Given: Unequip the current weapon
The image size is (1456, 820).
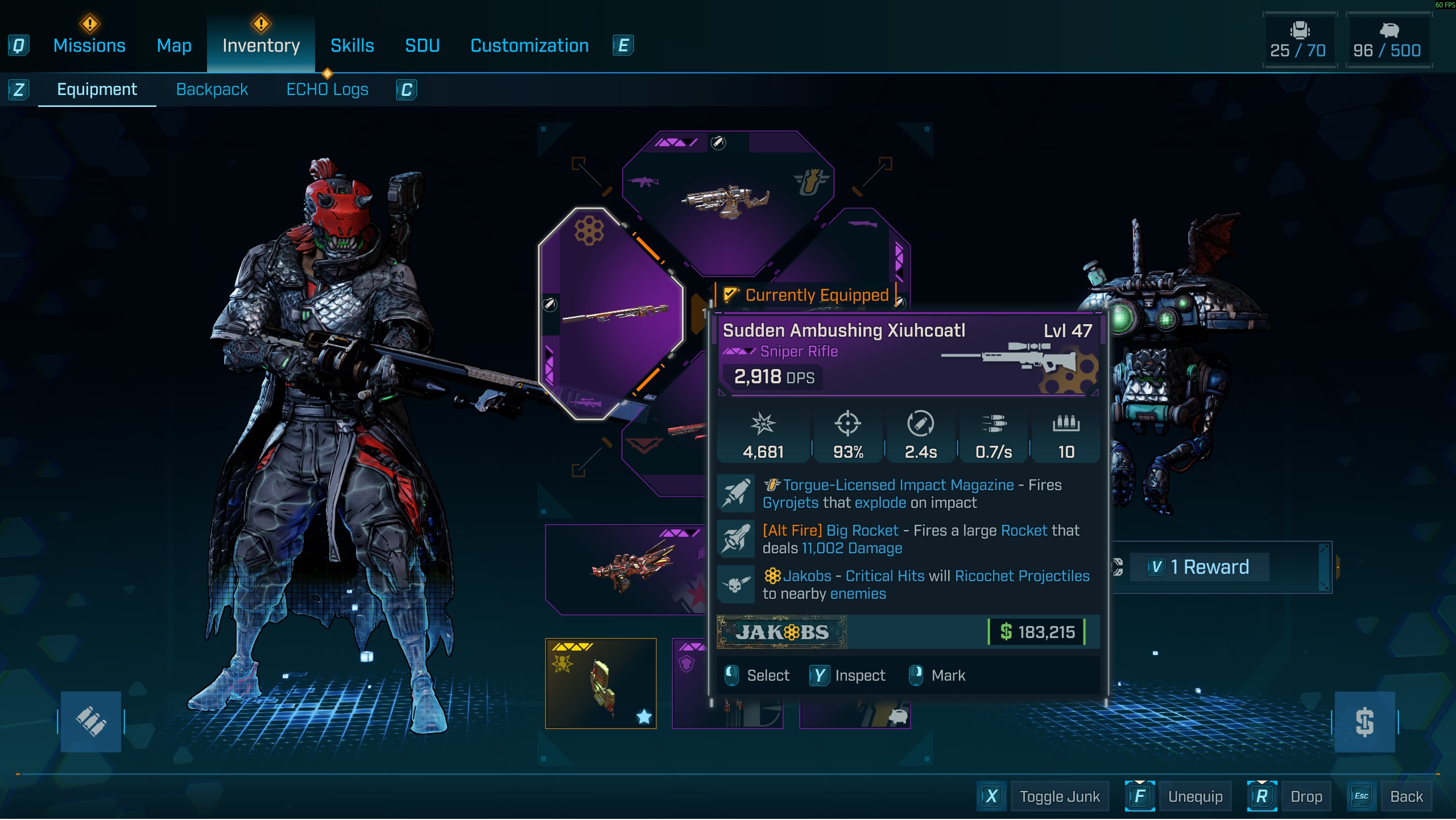Looking at the screenshot, I should click(1194, 797).
